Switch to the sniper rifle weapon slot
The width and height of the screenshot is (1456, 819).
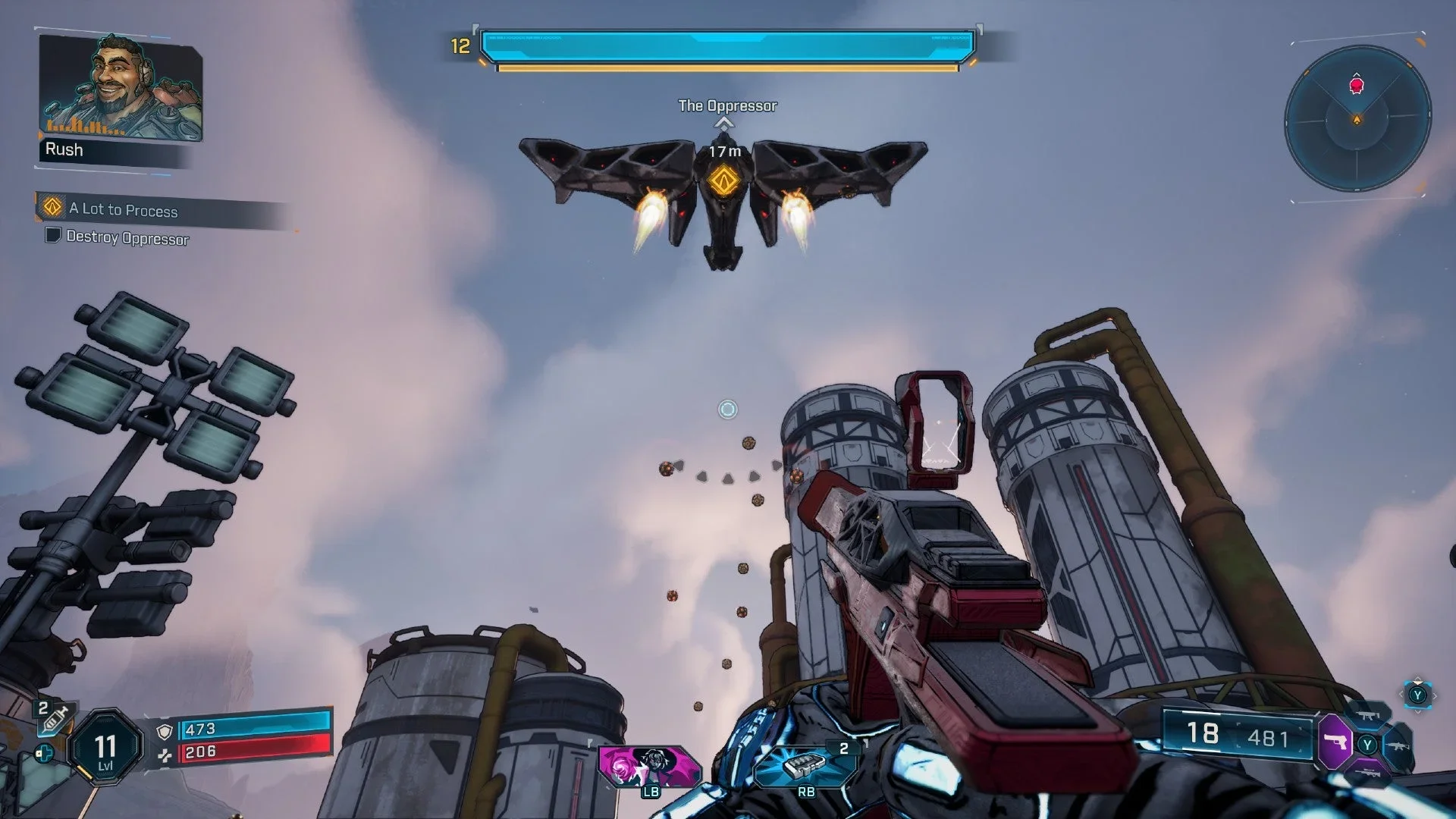[x=1368, y=772]
